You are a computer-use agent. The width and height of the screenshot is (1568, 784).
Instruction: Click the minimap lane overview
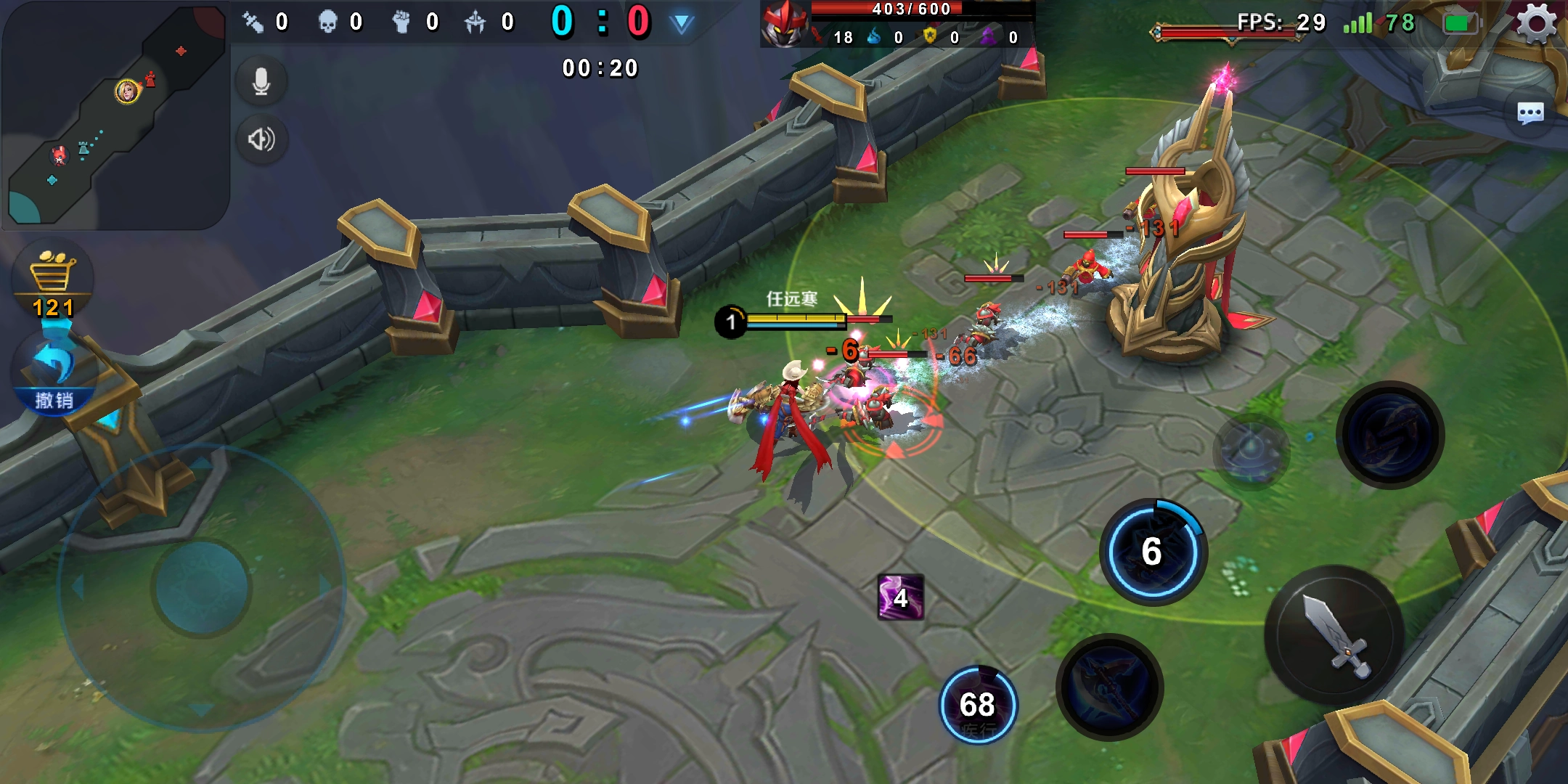[x=115, y=116]
